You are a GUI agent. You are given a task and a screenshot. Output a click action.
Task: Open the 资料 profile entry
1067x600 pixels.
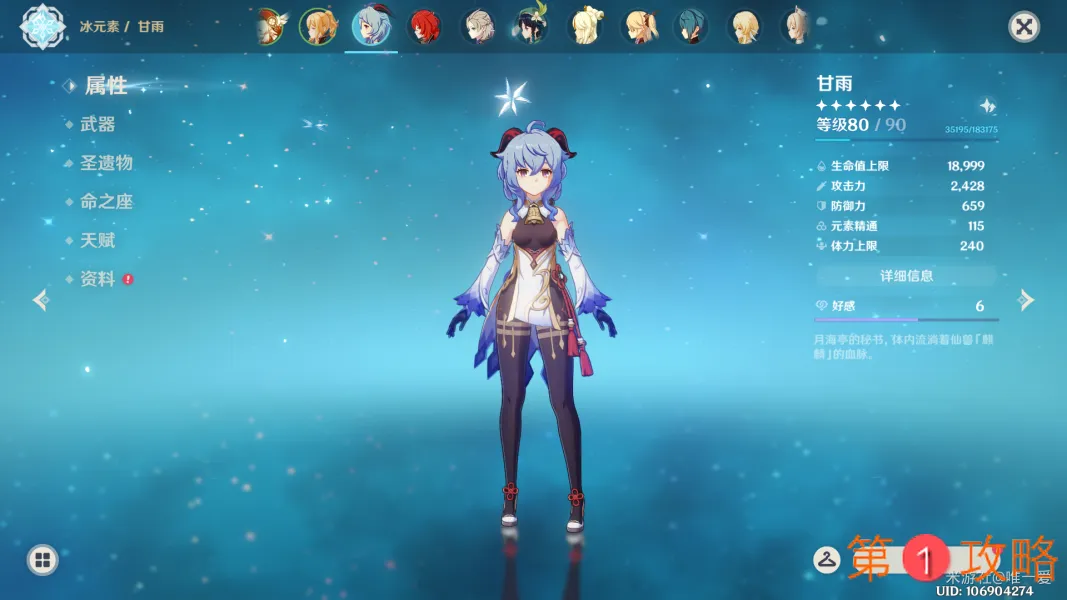98,279
